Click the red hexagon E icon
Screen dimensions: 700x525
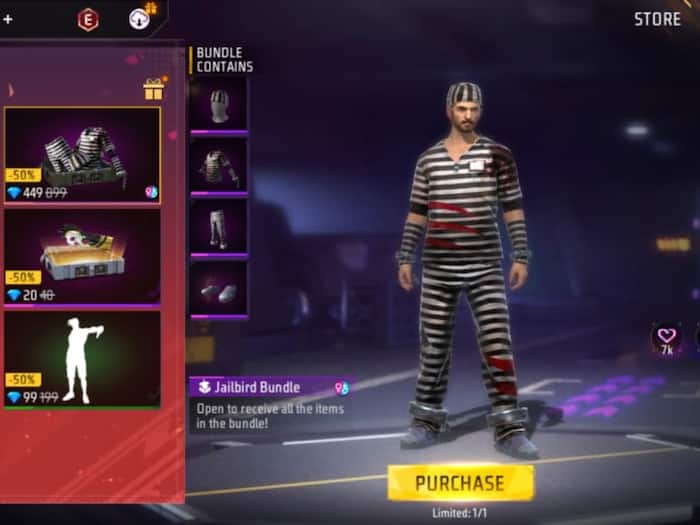pyautogui.click(x=88, y=18)
